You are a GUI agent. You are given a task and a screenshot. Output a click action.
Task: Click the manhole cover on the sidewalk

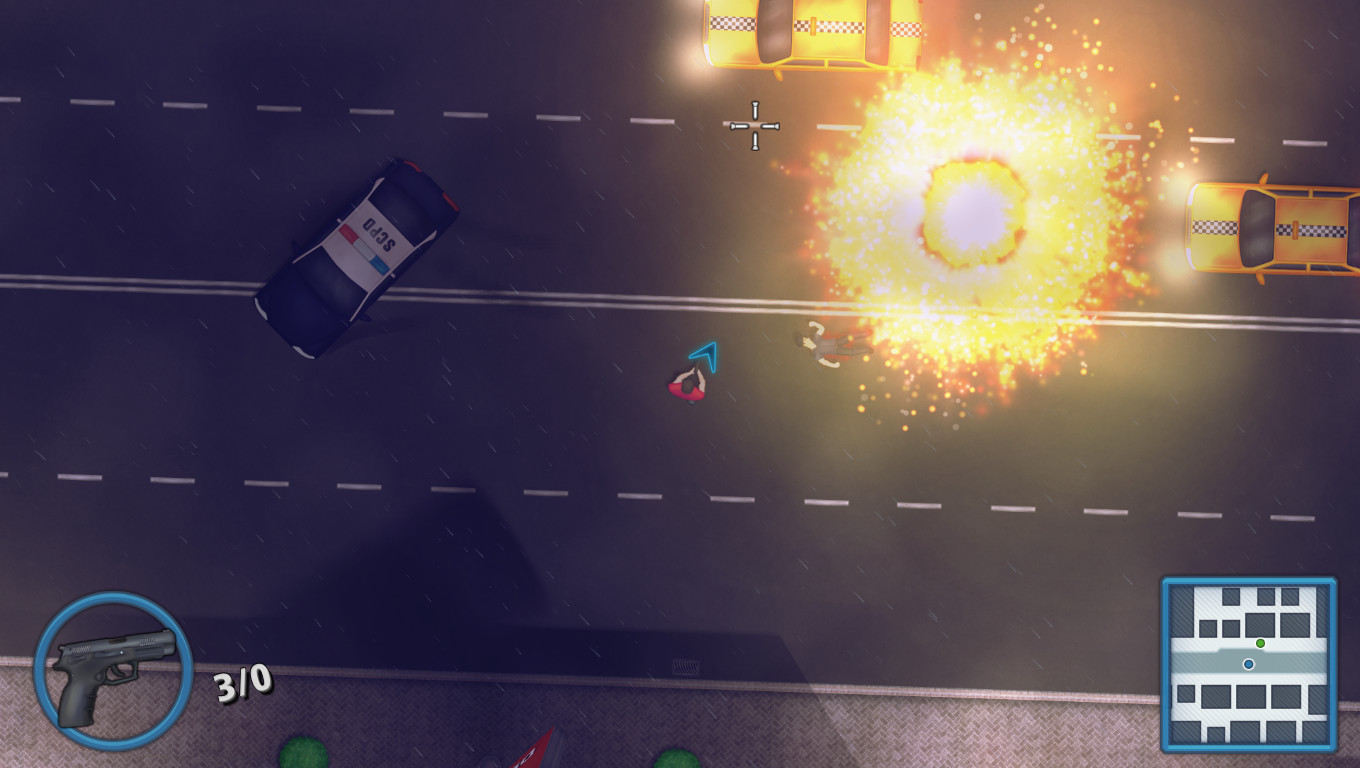tap(685, 666)
